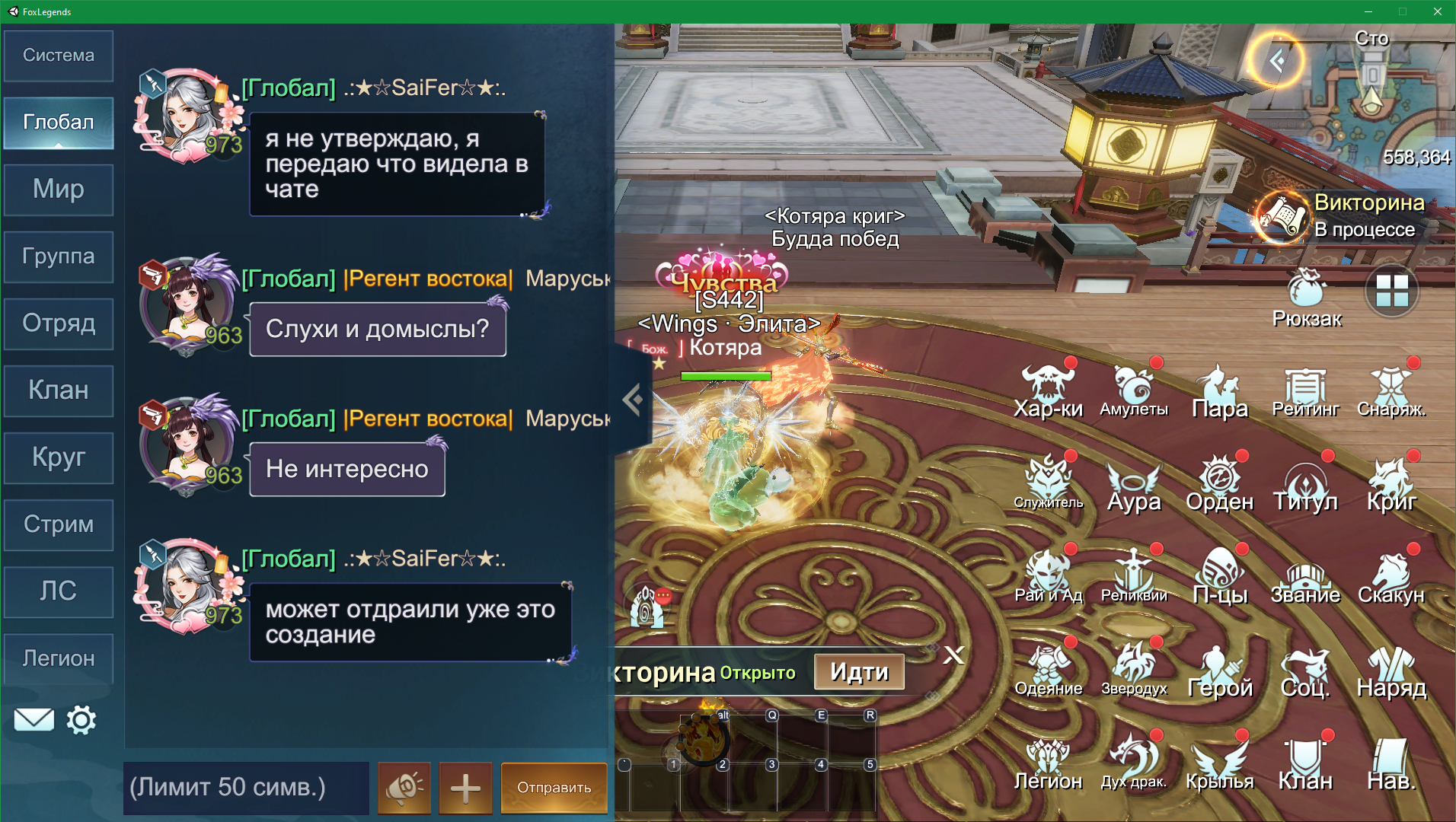Click Идти to join the quiz
The image size is (1456, 822).
click(859, 672)
